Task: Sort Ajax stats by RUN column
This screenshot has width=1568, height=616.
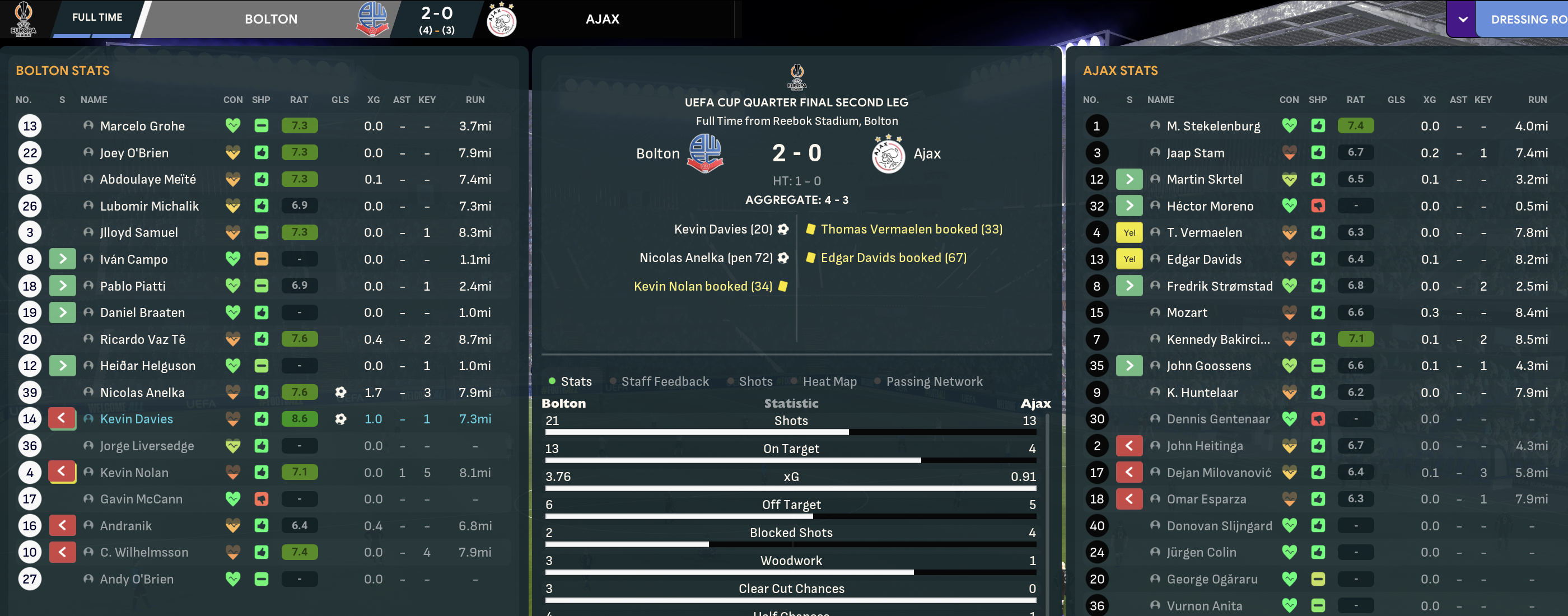Action: coord(1536,100)
